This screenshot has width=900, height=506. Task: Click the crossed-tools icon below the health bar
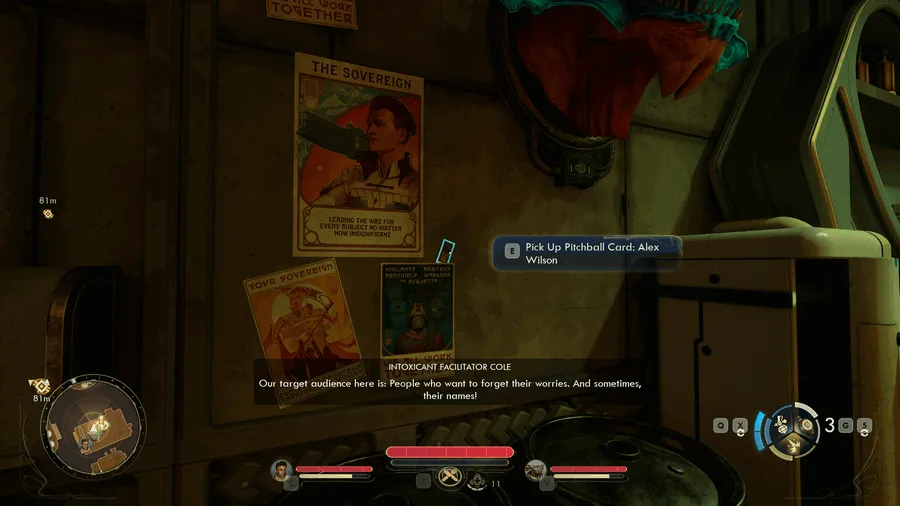450,478
